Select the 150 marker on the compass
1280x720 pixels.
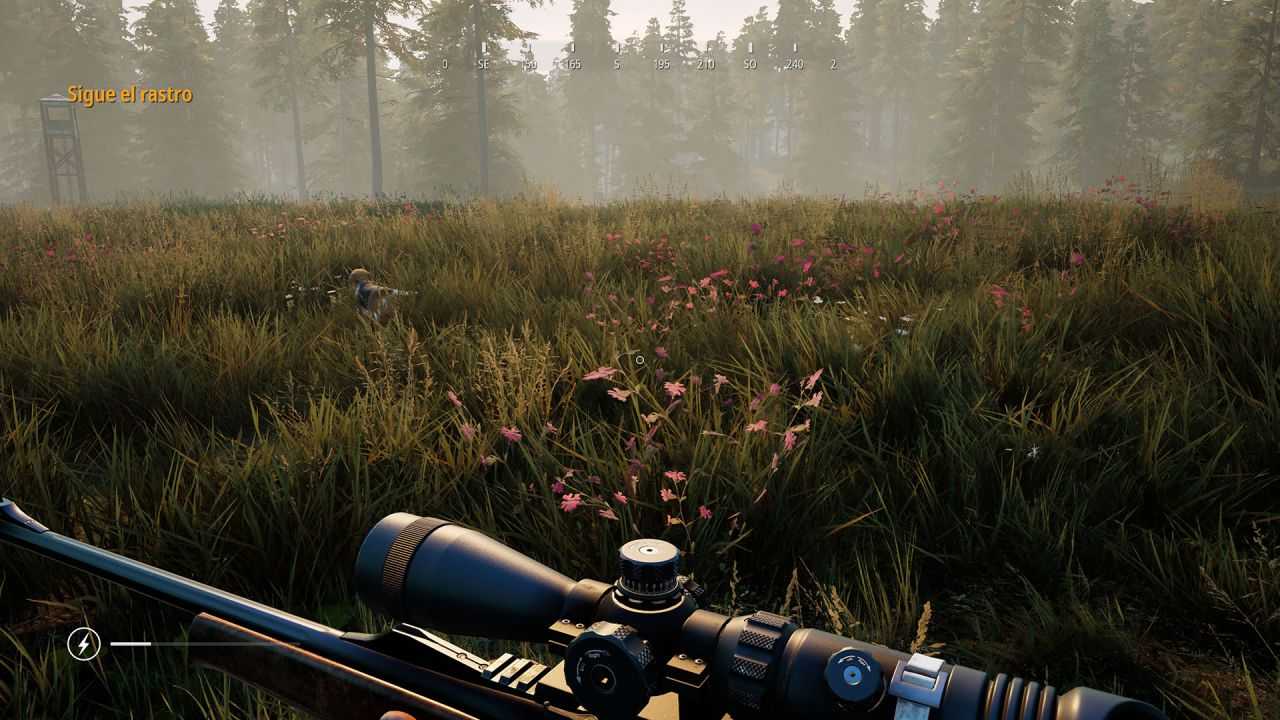(530, 62)
